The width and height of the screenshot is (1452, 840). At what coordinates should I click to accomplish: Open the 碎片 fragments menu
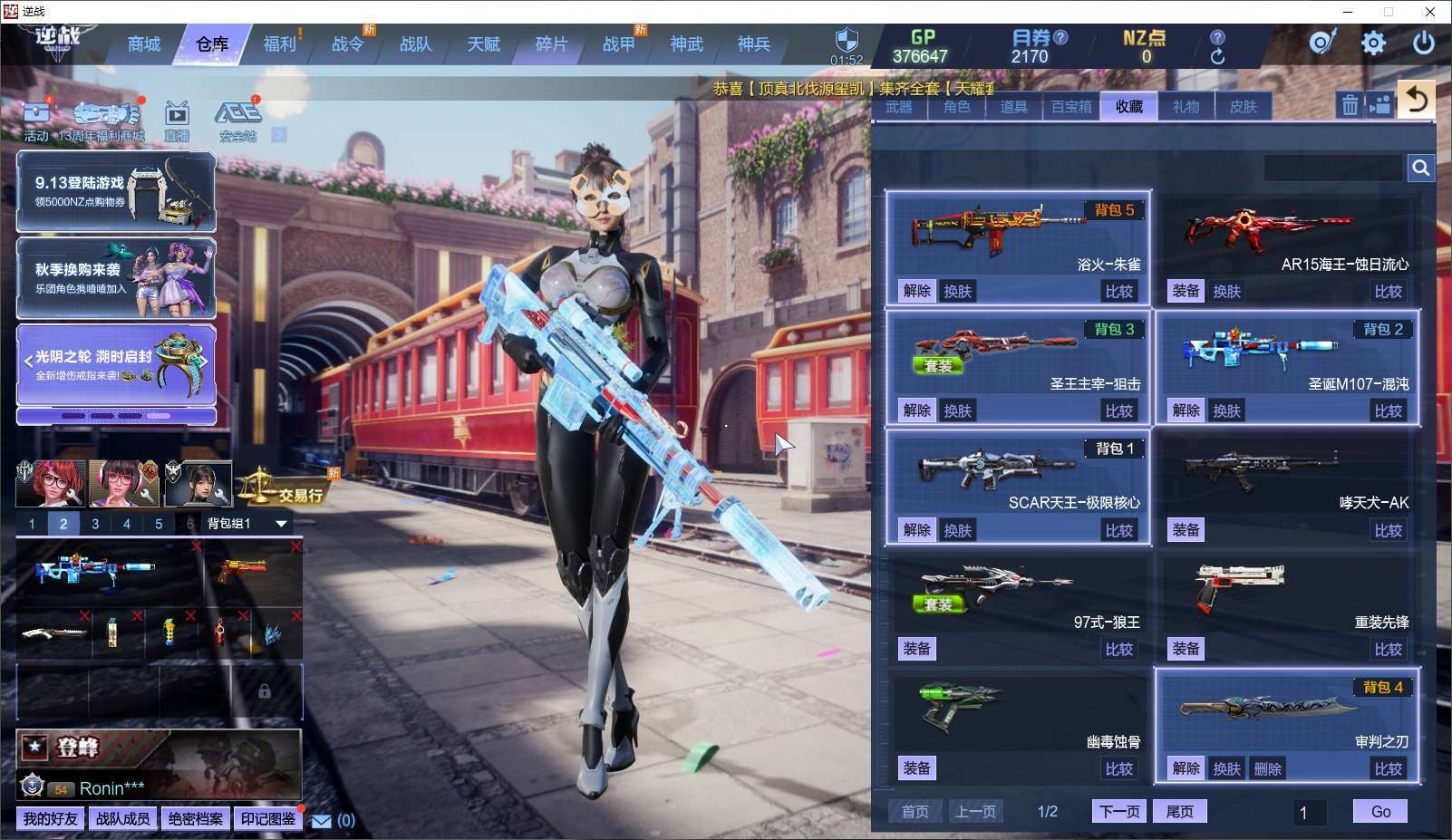coord(551,44)
